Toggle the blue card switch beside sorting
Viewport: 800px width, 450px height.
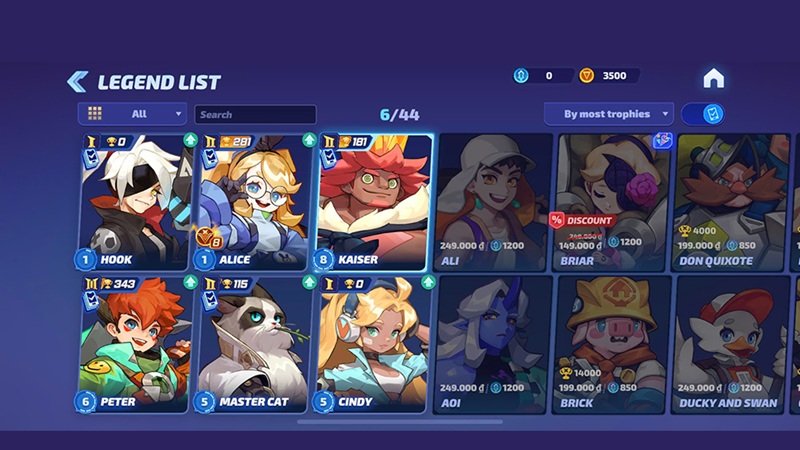[x=704, y=114]
